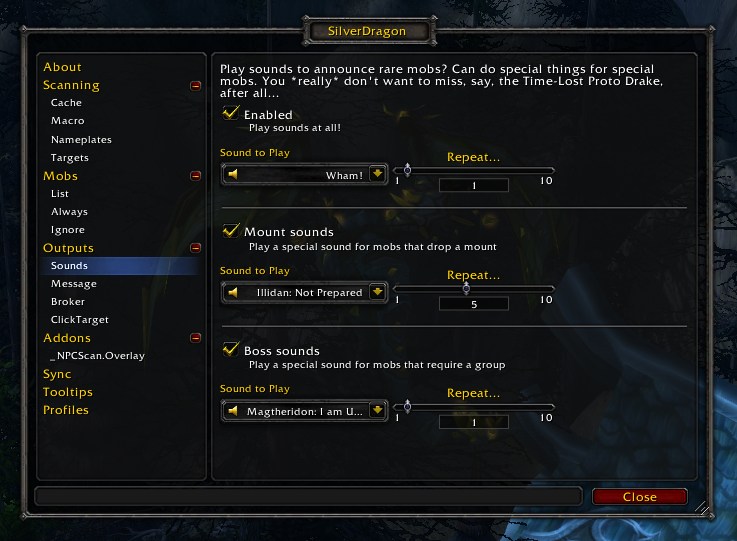This screenshot has width=737, height=541.
Task: Open the Wham! sound dropdown
Action: click(377, 174)
